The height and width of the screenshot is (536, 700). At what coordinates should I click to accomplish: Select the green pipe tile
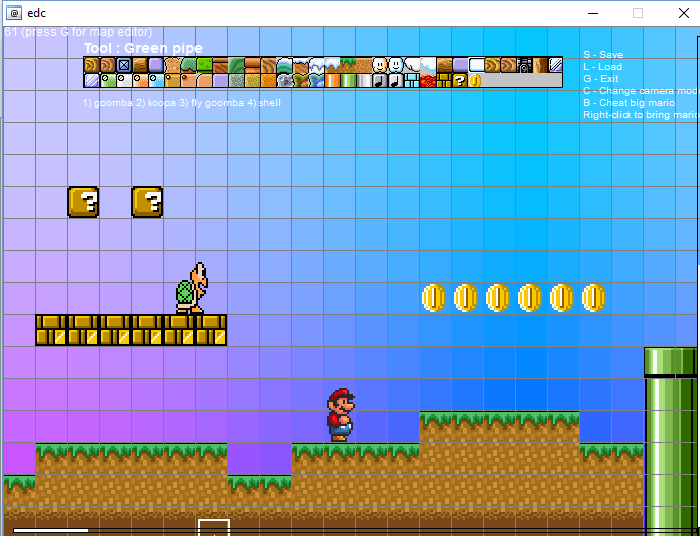coord(348,80)
